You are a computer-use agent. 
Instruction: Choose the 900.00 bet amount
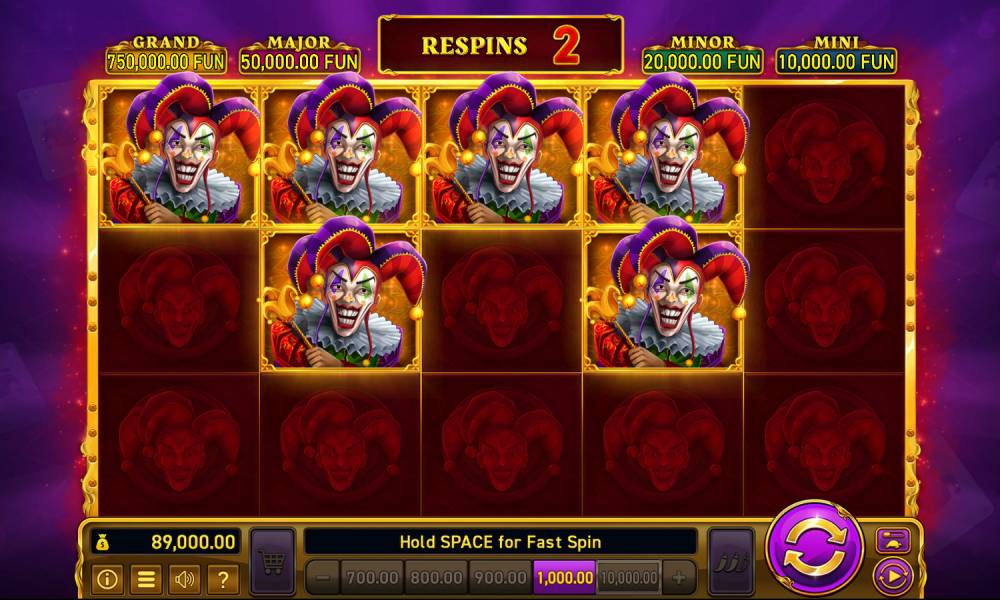click(500, 577)
